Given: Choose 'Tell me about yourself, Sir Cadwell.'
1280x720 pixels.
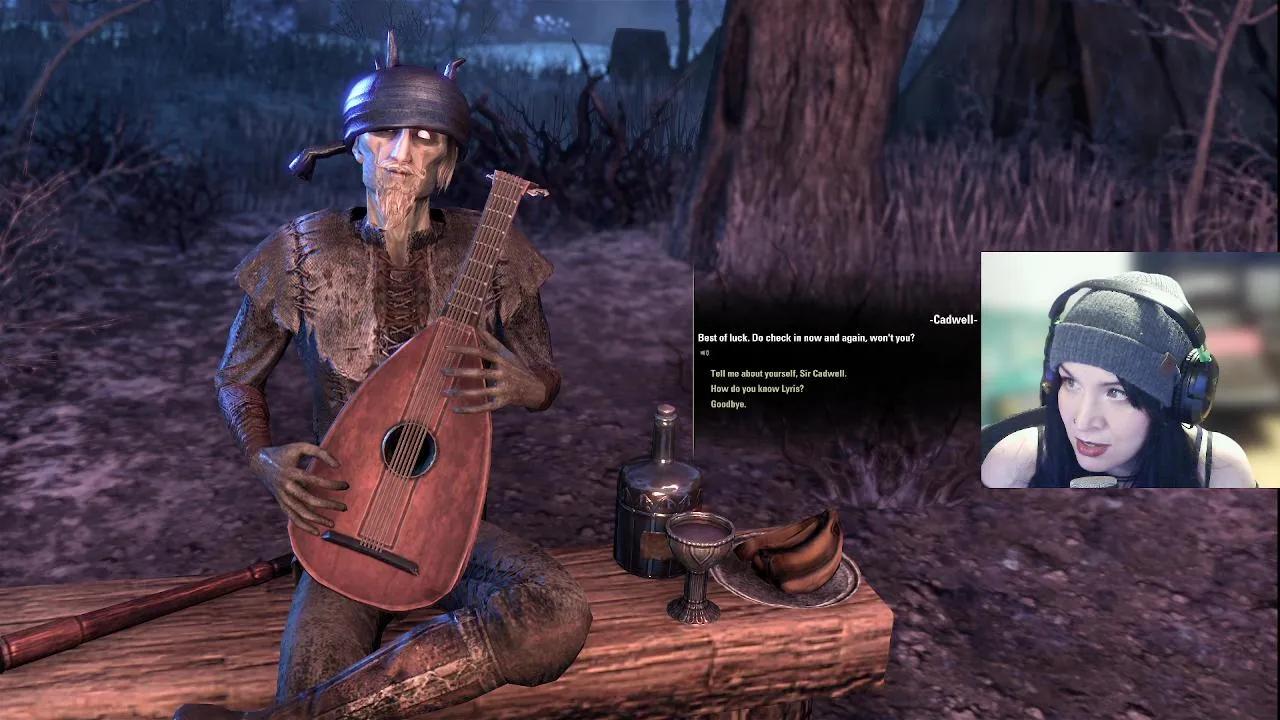Looking at the screenshot, I should 778,372.
